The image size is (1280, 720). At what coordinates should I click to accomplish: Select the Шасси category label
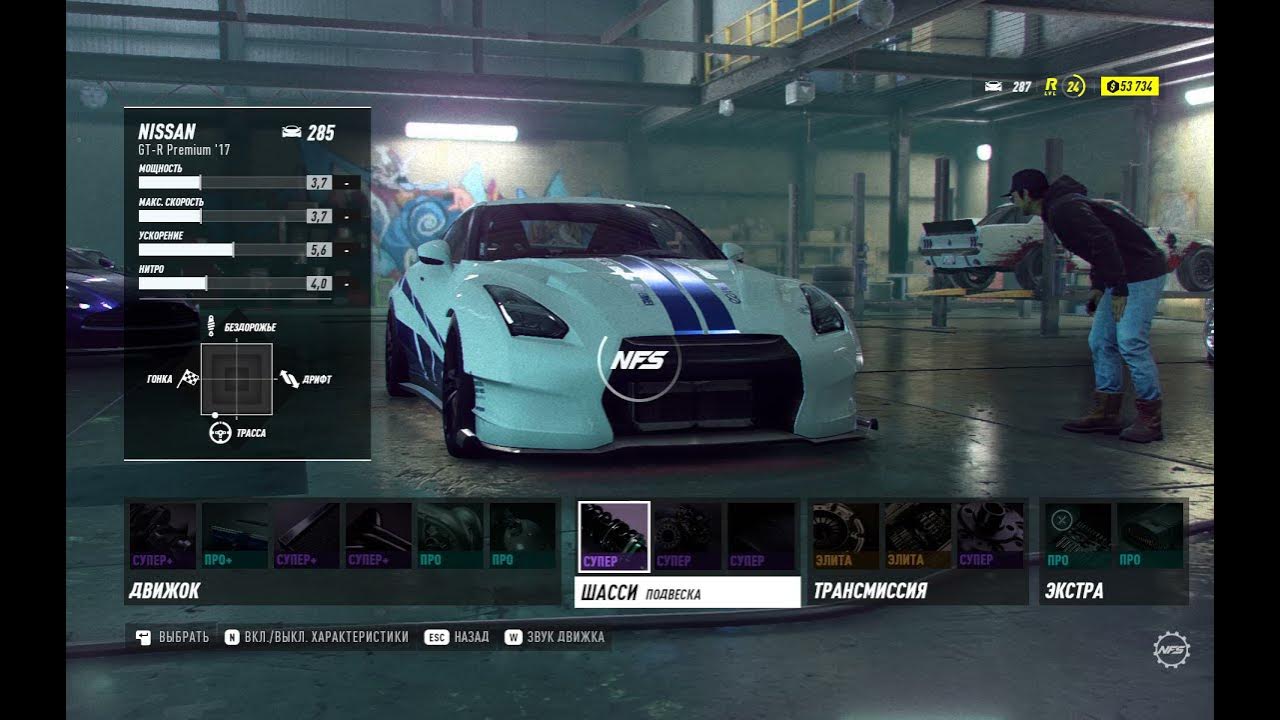tap(608, 592)
